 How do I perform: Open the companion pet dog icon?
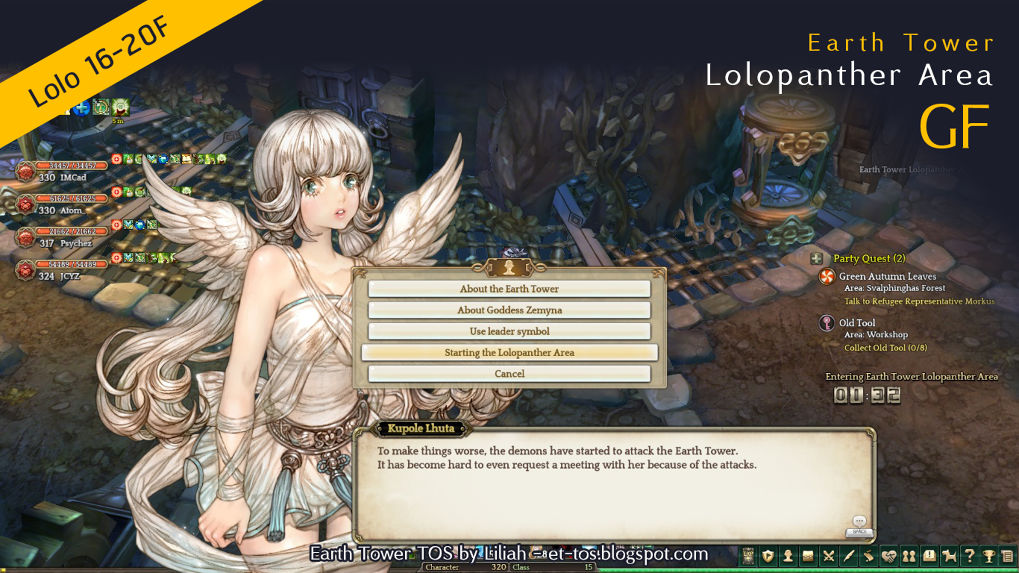(x=949, y=556)
